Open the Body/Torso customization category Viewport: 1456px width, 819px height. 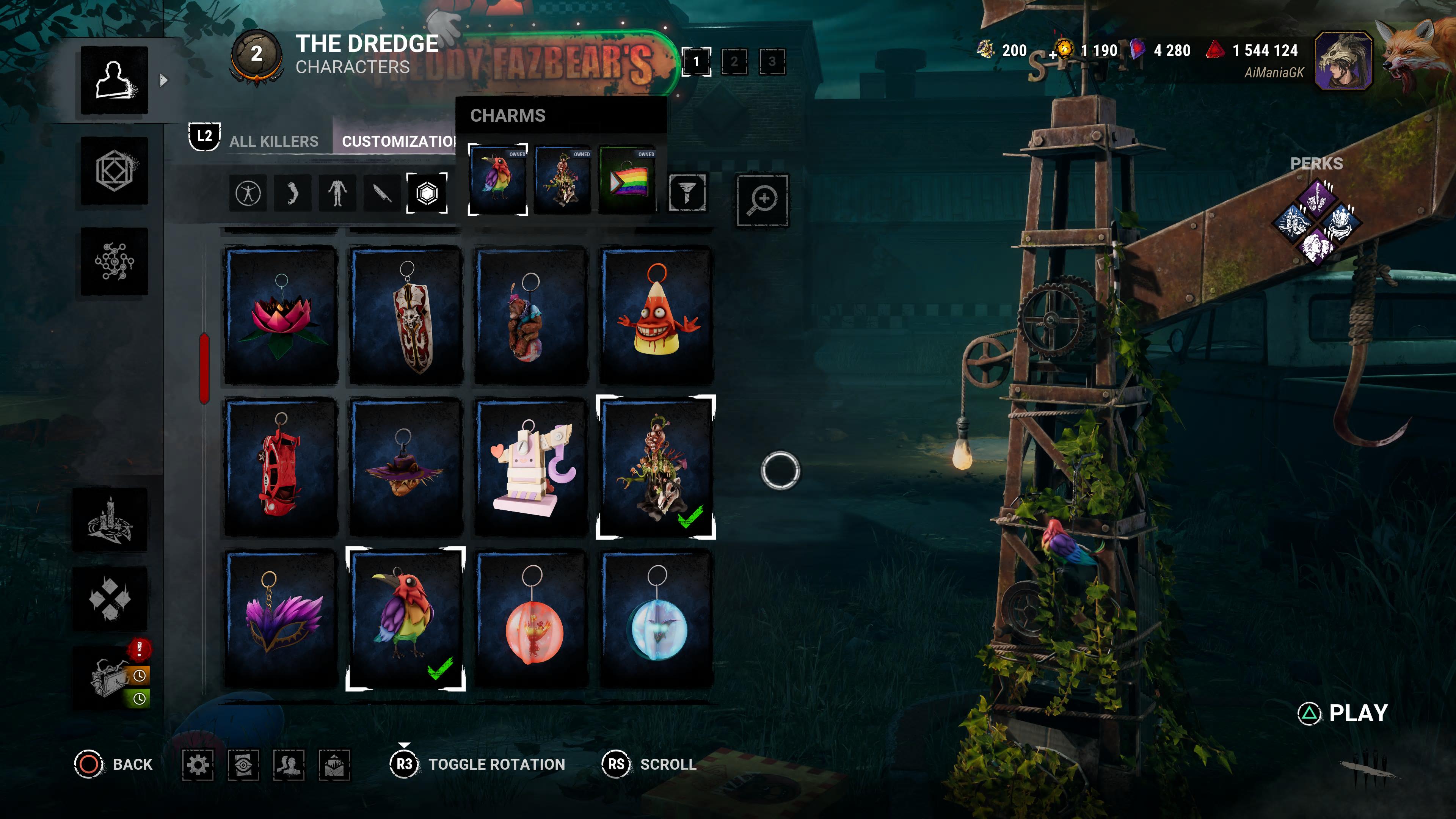click(x=337, y=193)
